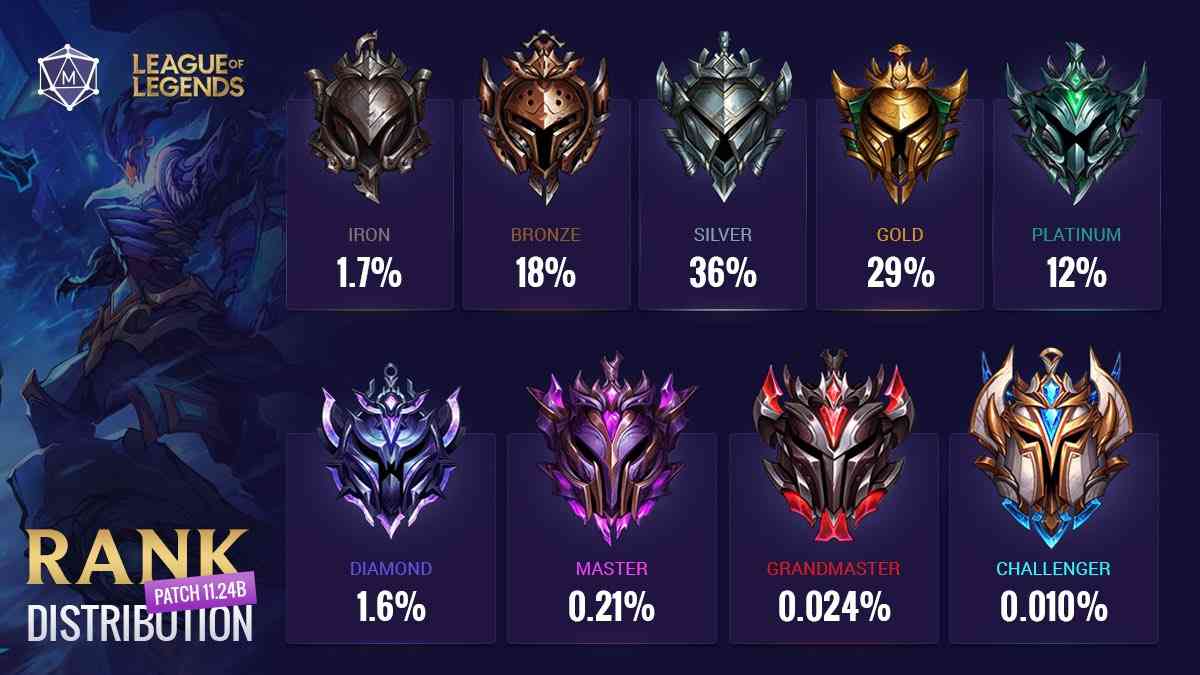Click the League of Legends logo
This screenshot has height=675, width=1200.
[x=188, y=77]
